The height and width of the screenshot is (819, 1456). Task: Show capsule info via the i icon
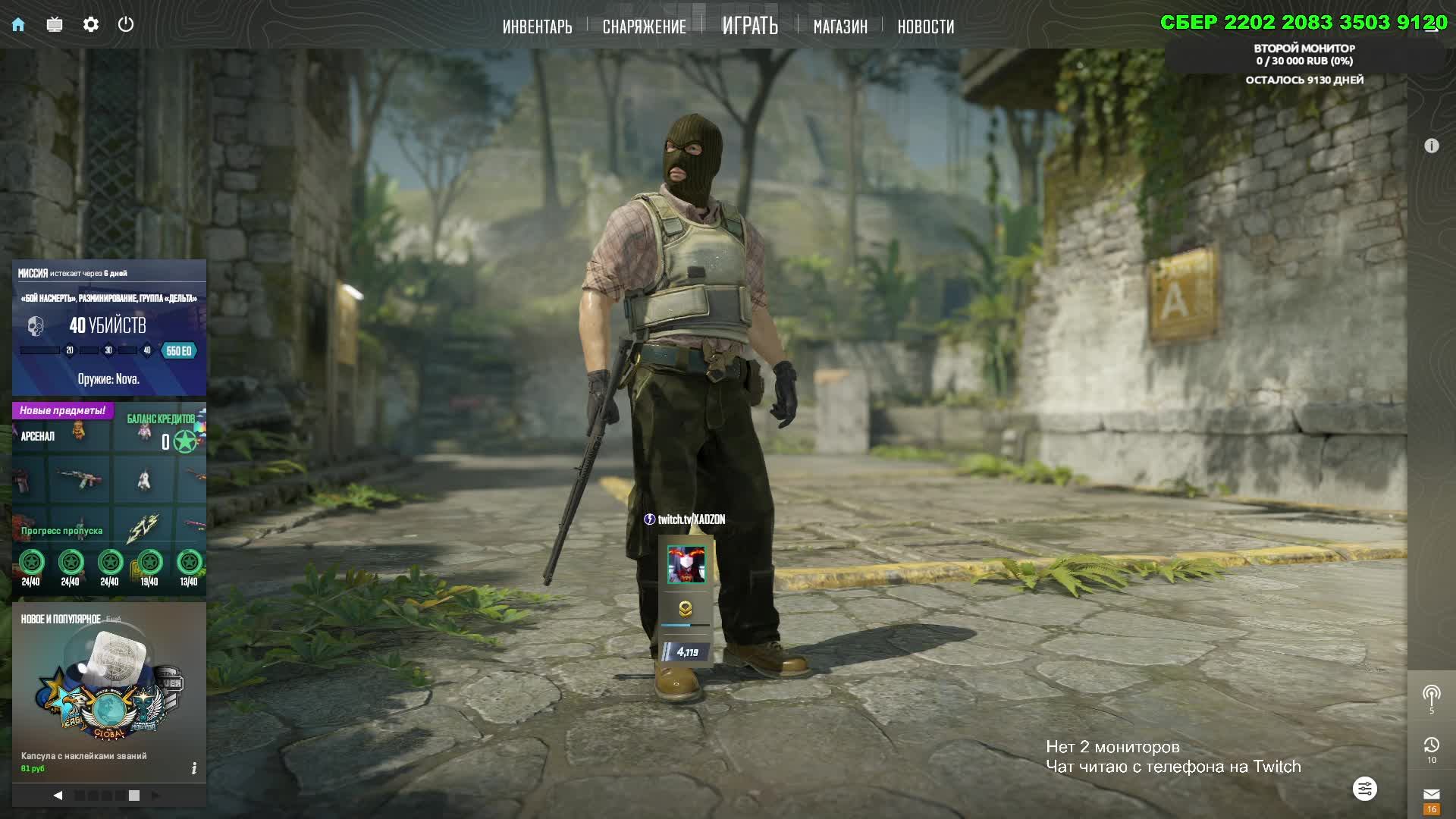pos(194,768)
